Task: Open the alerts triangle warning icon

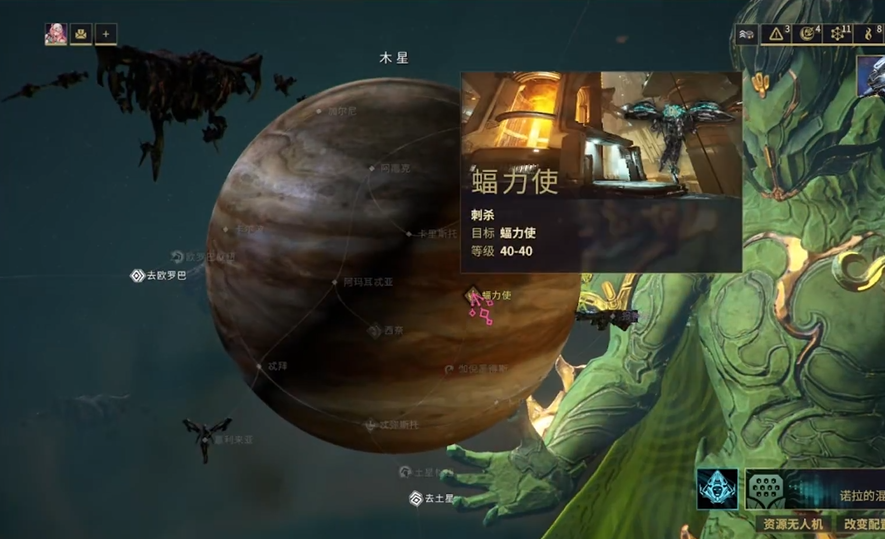Action: click(x=776, y=34)
